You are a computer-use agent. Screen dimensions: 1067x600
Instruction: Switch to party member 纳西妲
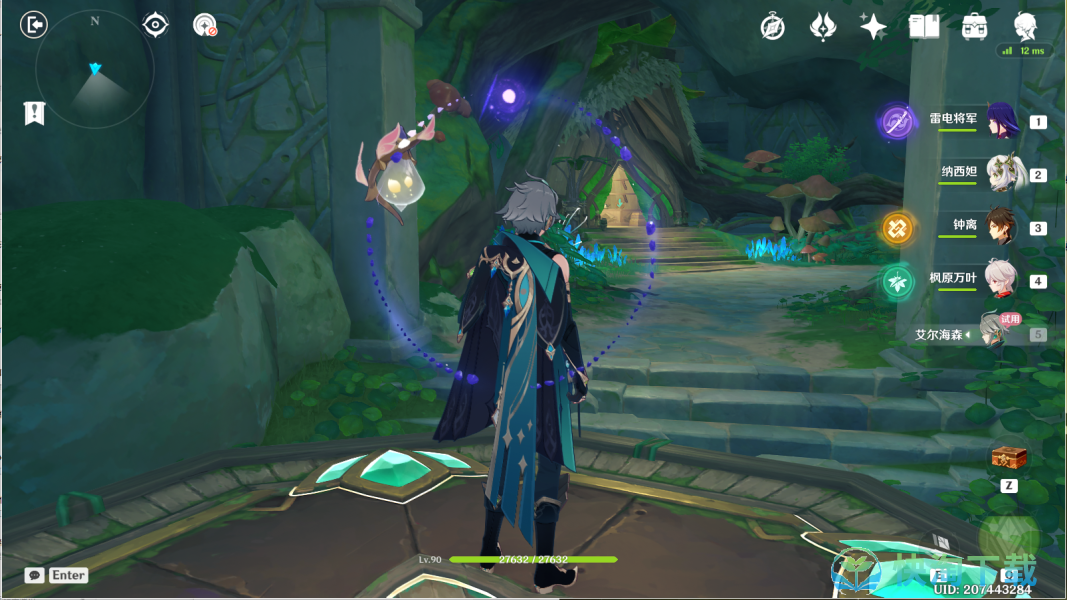(x=1000, y=174)
